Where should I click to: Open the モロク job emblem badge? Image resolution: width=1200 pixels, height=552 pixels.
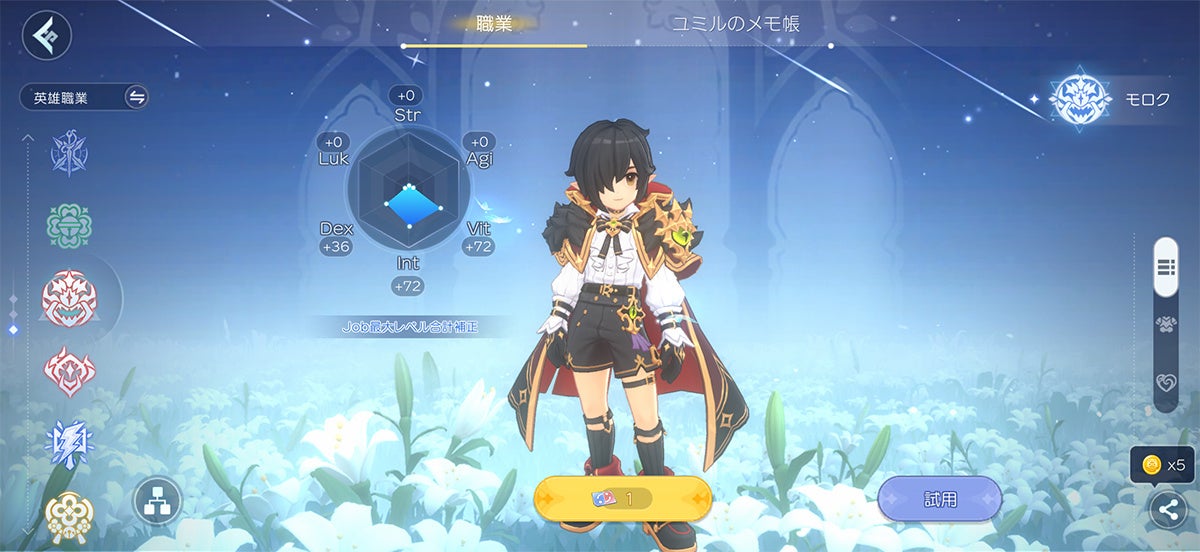[1080, 100]
